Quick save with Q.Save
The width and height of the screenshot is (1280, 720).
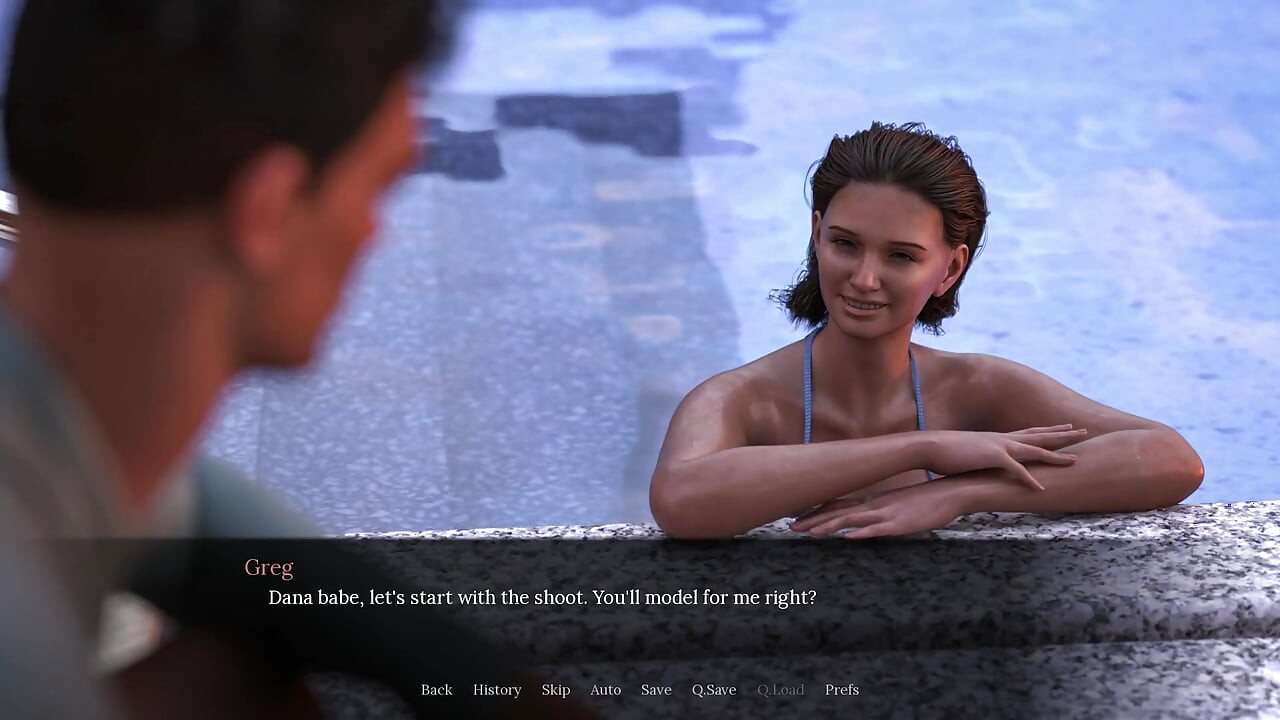pyautogui.click(x=714, y=690)
